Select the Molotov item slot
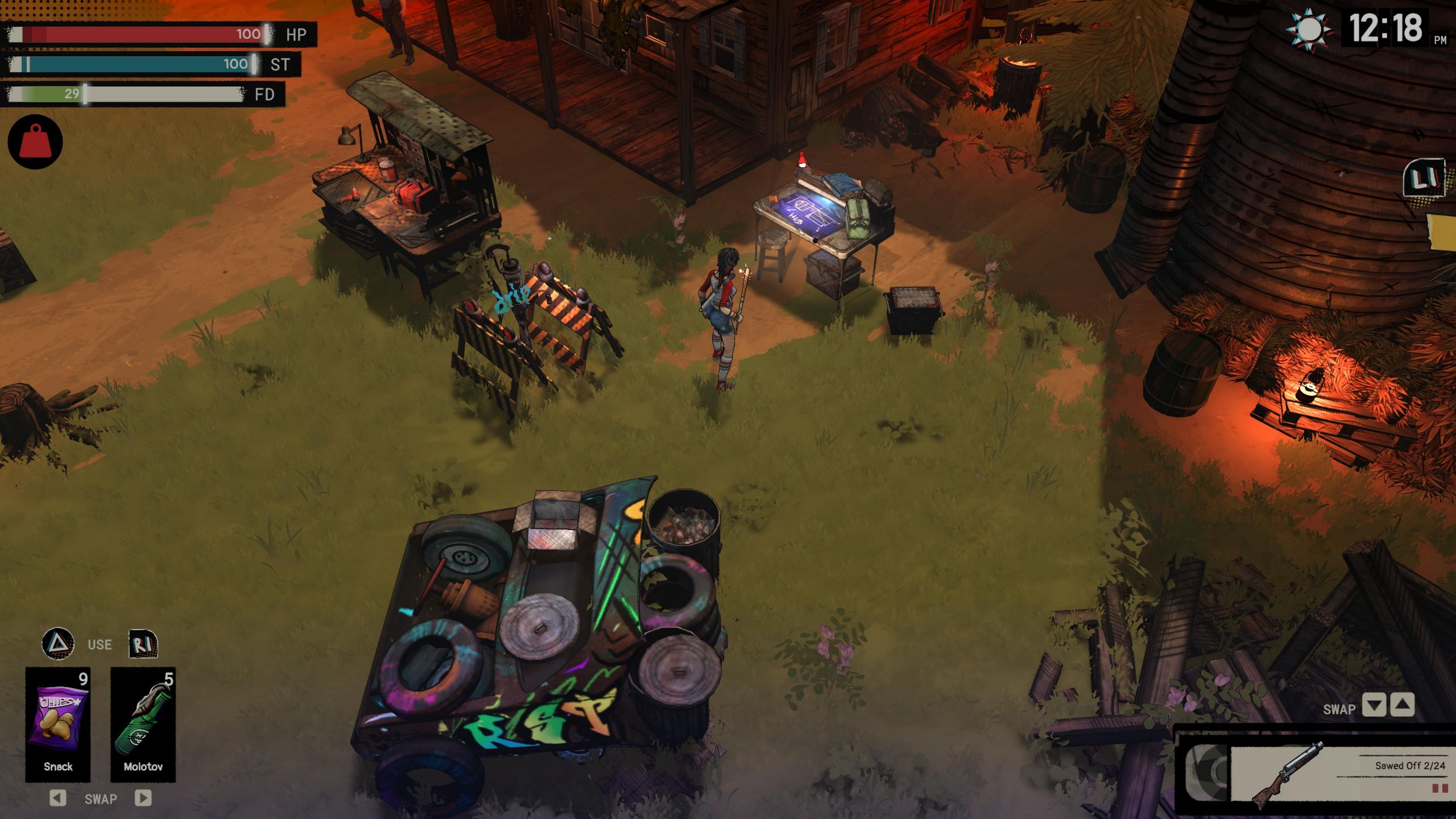The height and width of the screenshot is (819, 1456). [x=143, y=723]
